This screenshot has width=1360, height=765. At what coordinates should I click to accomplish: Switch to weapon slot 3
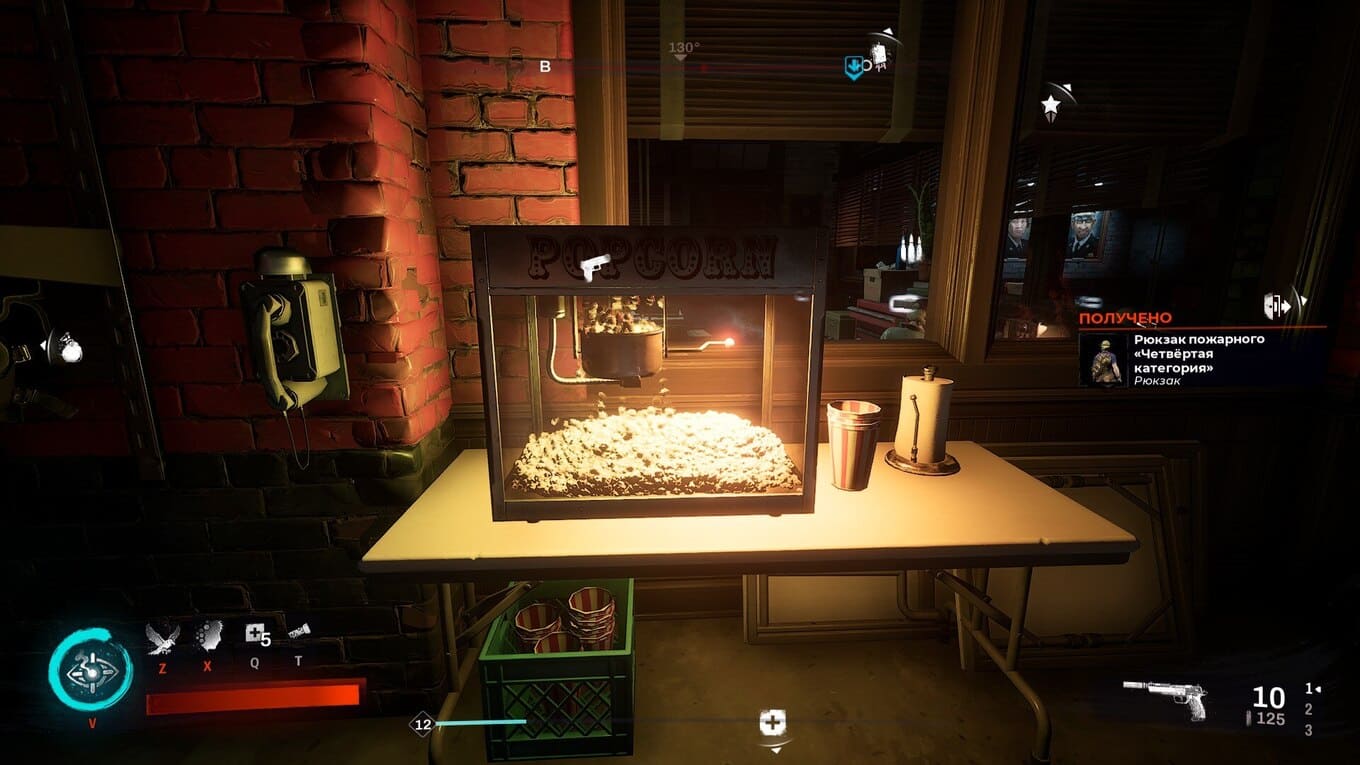click(x=1309, y=730)
